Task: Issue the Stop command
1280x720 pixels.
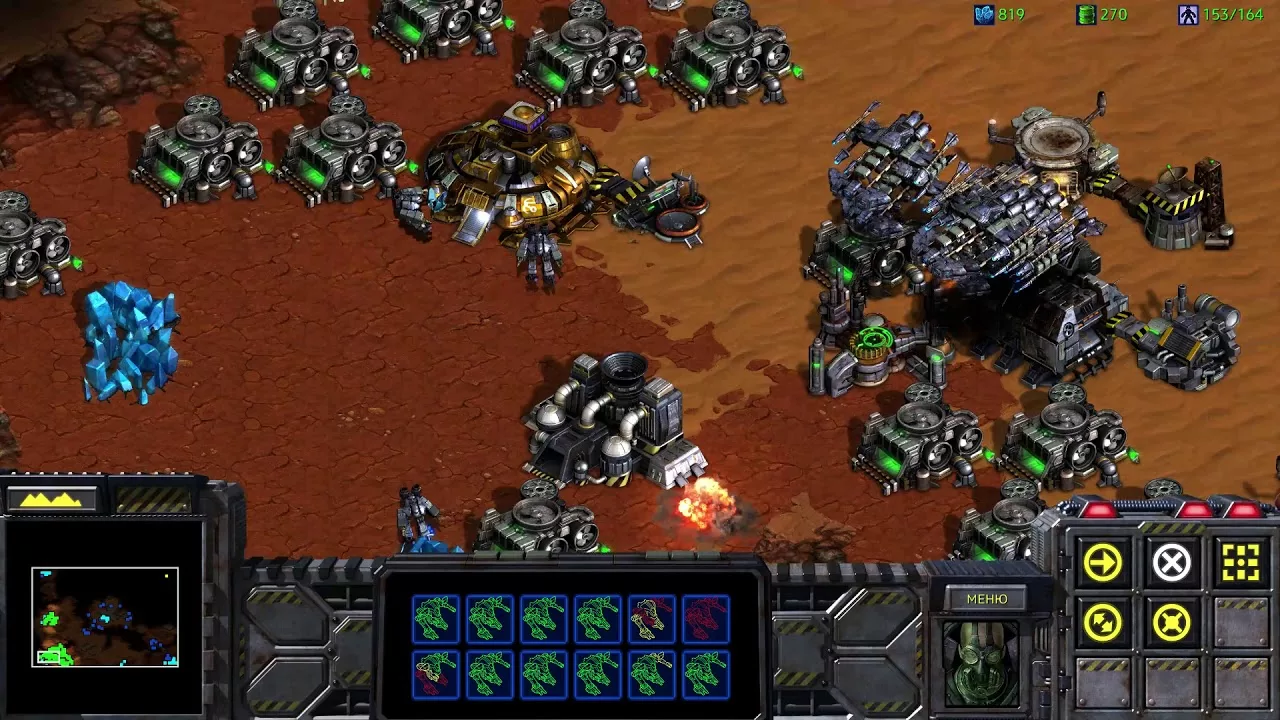Action: click(x=1171, y=563)
